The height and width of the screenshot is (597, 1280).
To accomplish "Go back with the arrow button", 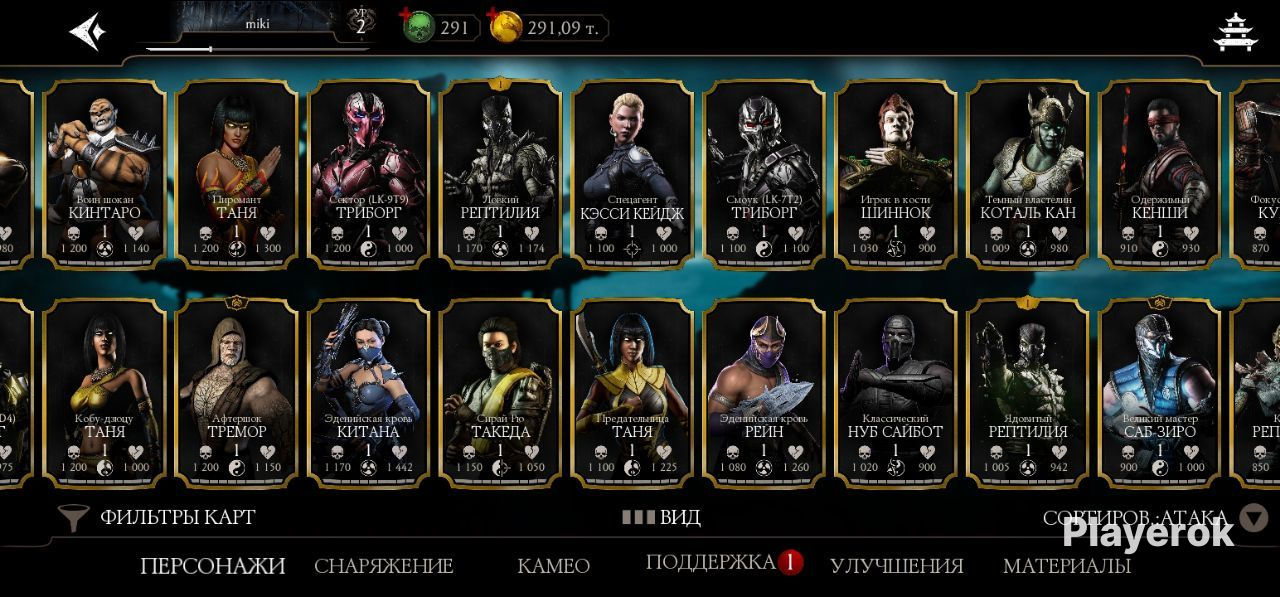I will pyautogui.click(x=87, y=31).
